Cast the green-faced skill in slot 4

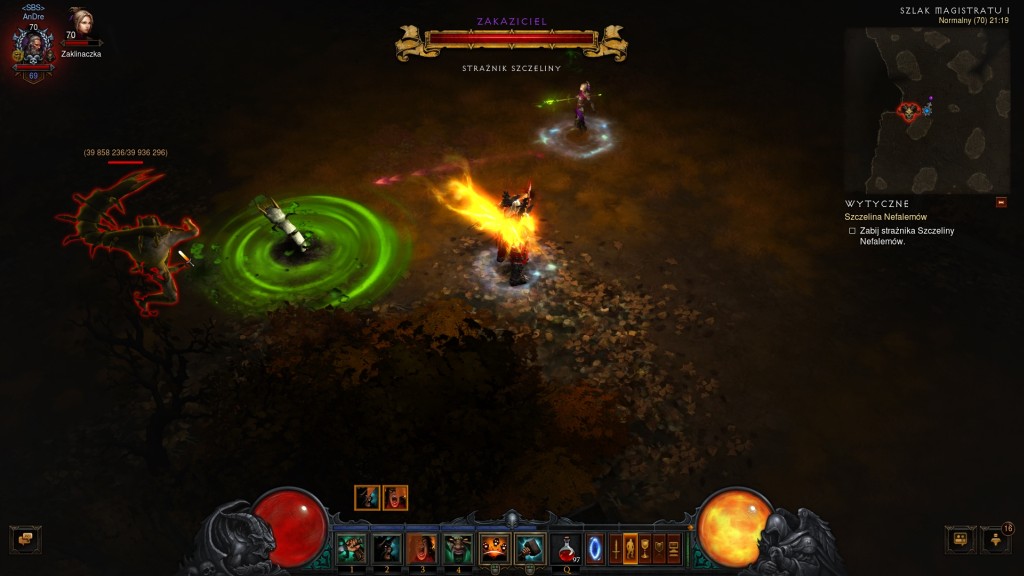458,549
